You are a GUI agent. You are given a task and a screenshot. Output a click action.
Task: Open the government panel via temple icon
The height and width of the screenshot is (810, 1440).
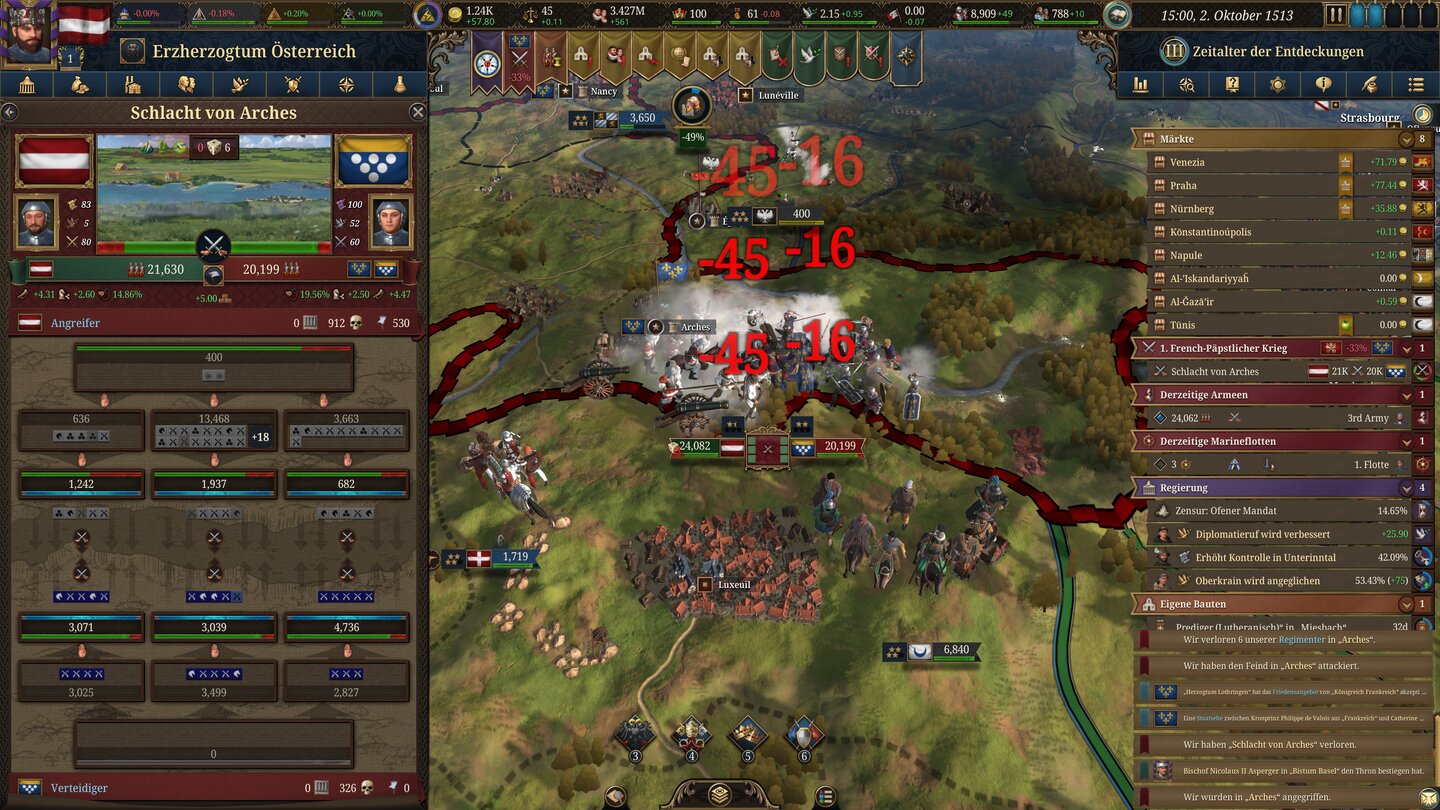pyautogui.click(x=27, y=84)
